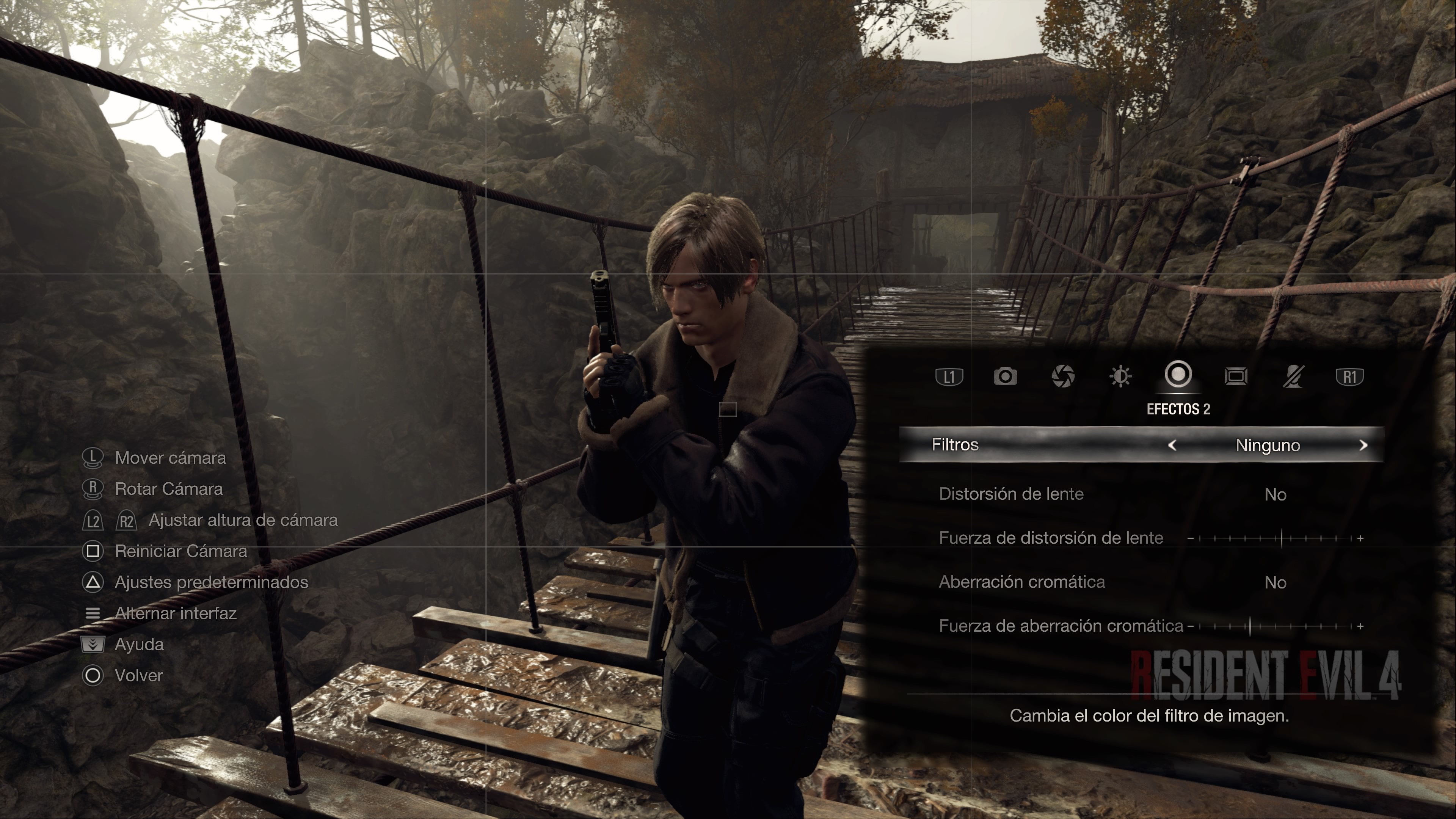This screenshot has height=819, width=1456.
Task: Switch to the crossed-out figure tab
Action: click(x=1293, y=377)
